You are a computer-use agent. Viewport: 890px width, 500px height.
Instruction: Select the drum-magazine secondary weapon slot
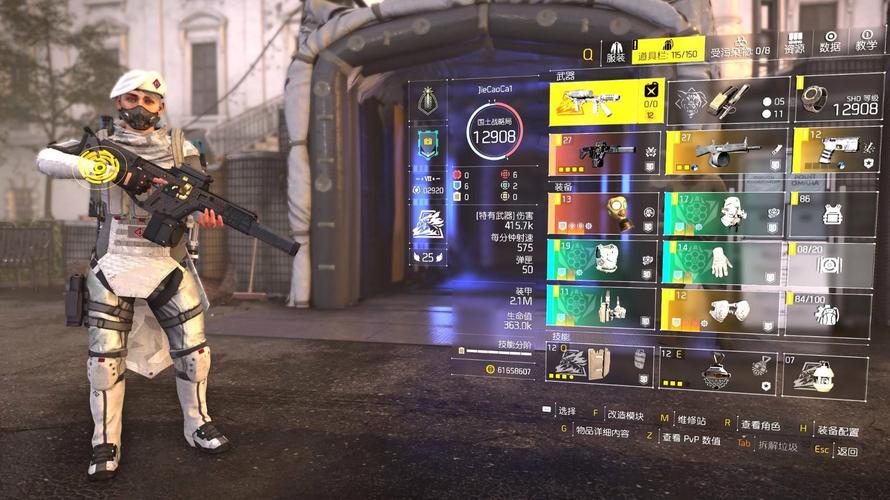click(x=725, y=152)
